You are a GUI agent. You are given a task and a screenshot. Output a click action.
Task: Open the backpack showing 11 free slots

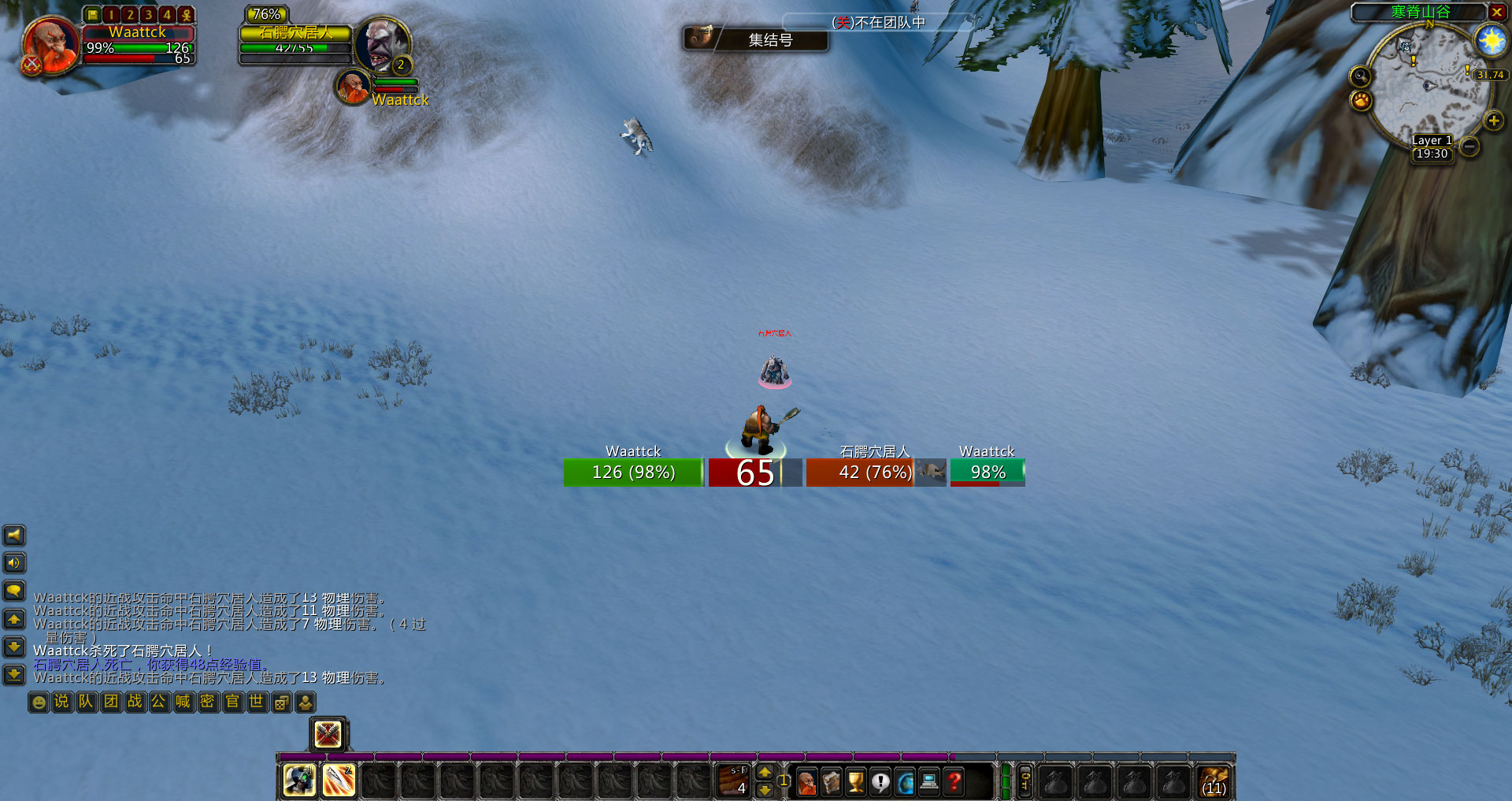click(1214, 781)
